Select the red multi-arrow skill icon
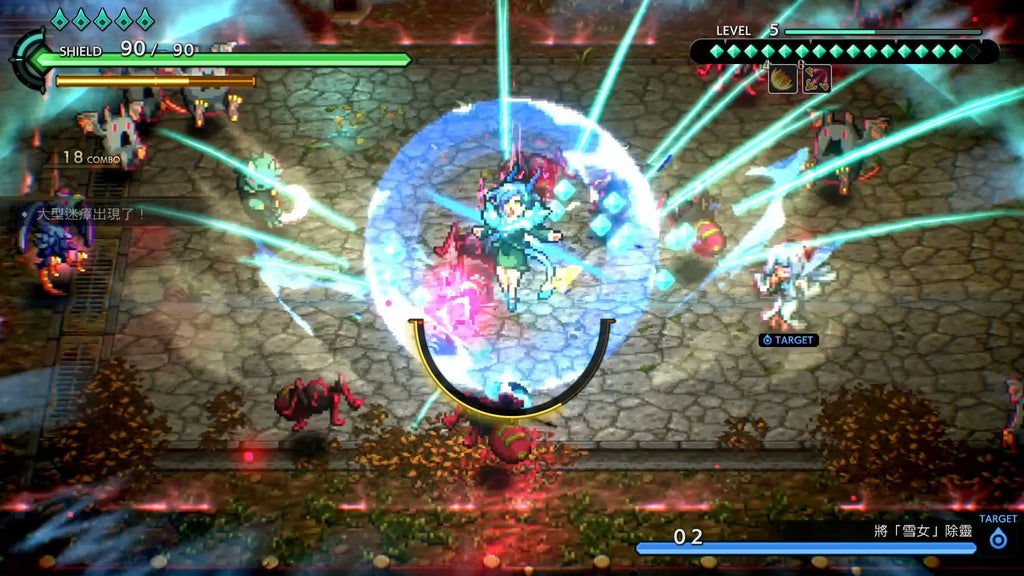The width and height of the screenshot is (1024, 576). coord(816,79)
